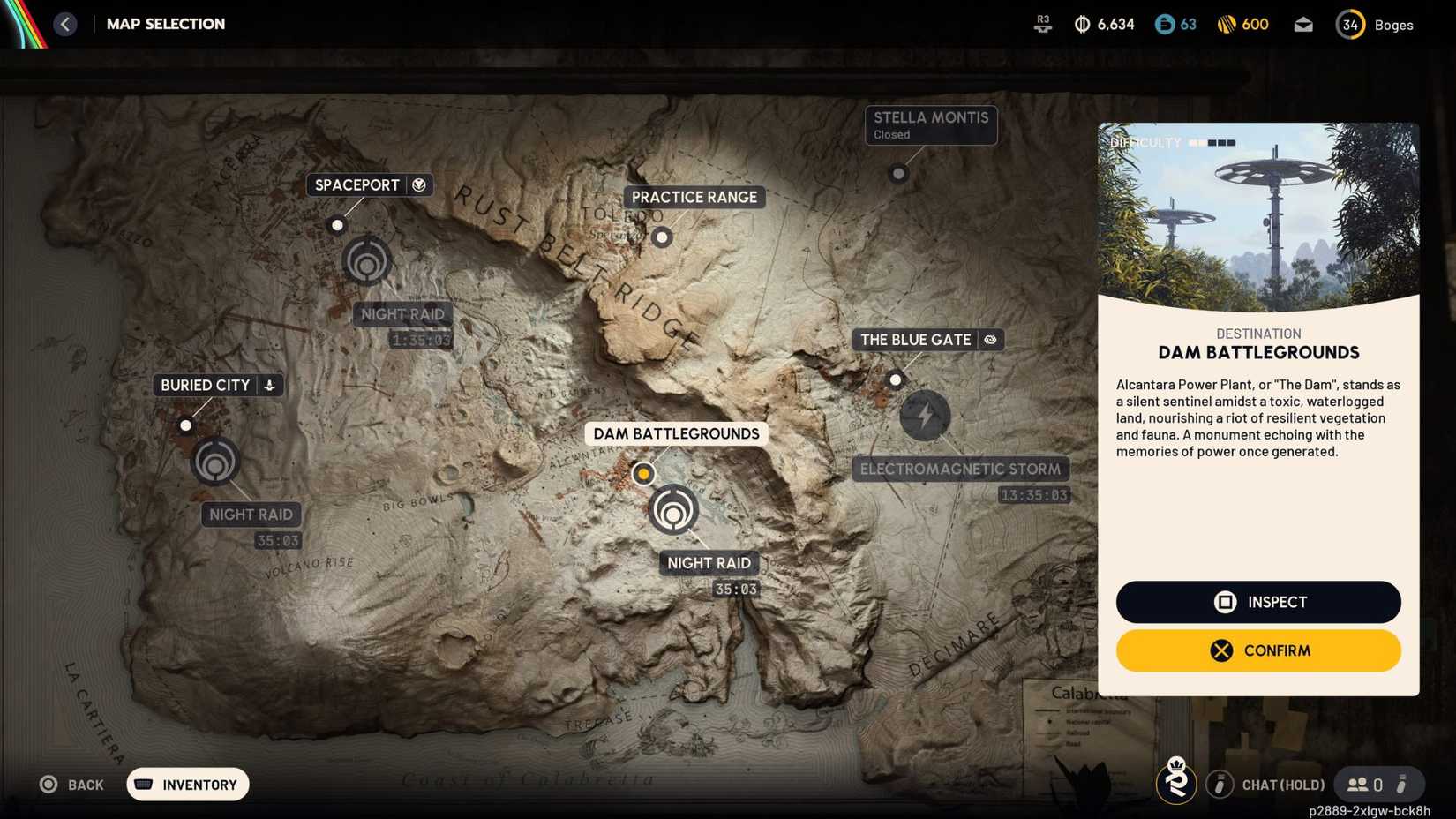Open the mail envelope in the top bar
1456x819 pixels.
(x=1303, y=25)
